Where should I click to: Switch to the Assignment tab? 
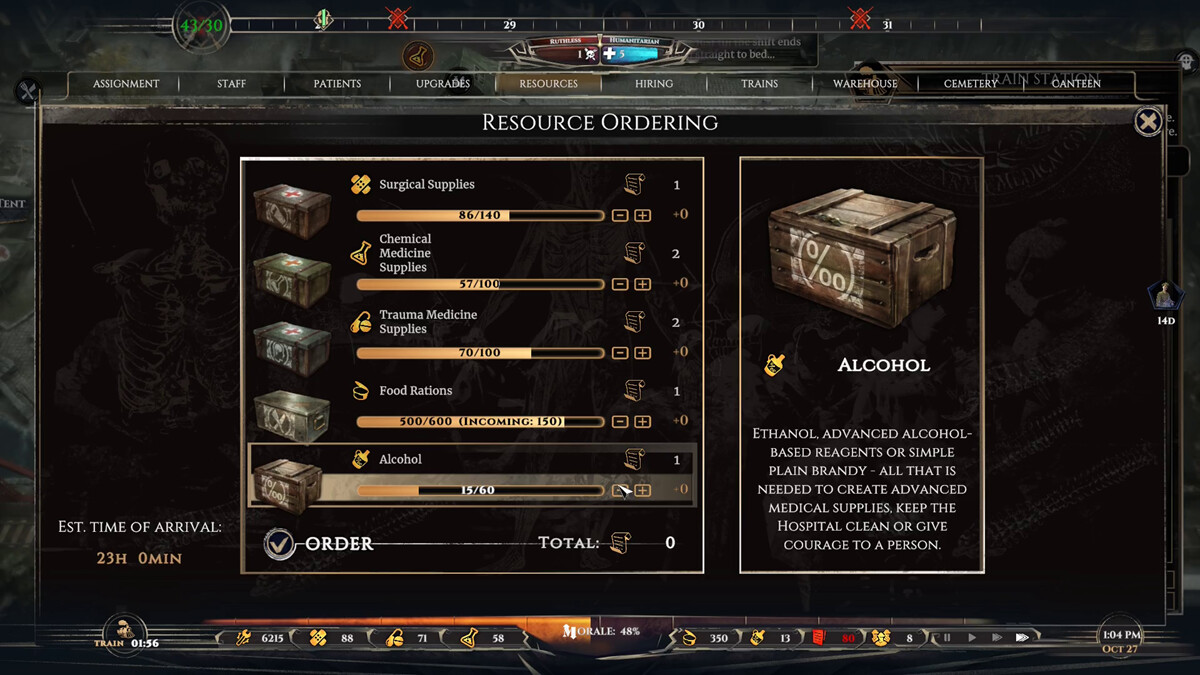126,84
